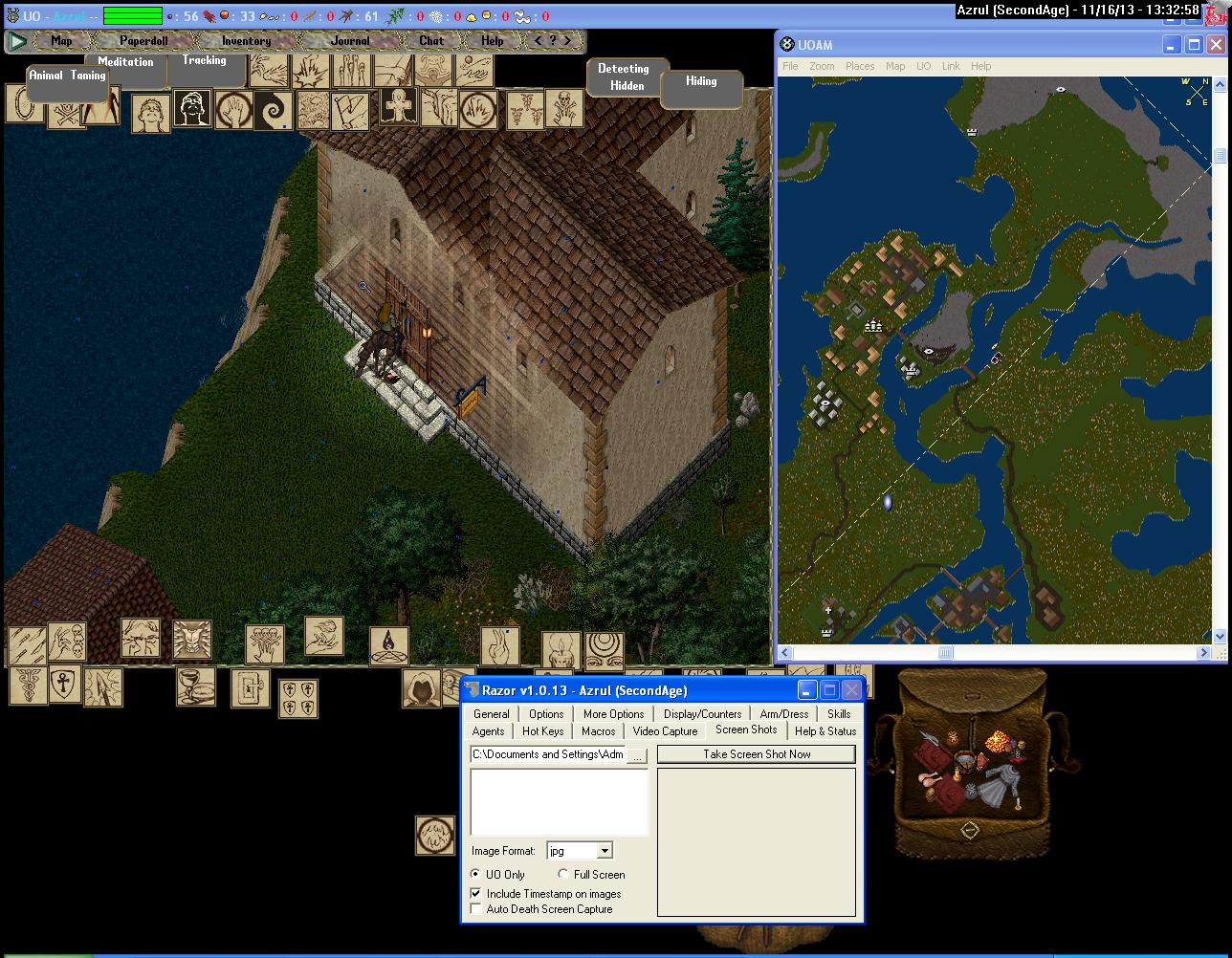Close the UOAM map window
The width and height of the screenshot is (1232, 958).
(1216, 45)
